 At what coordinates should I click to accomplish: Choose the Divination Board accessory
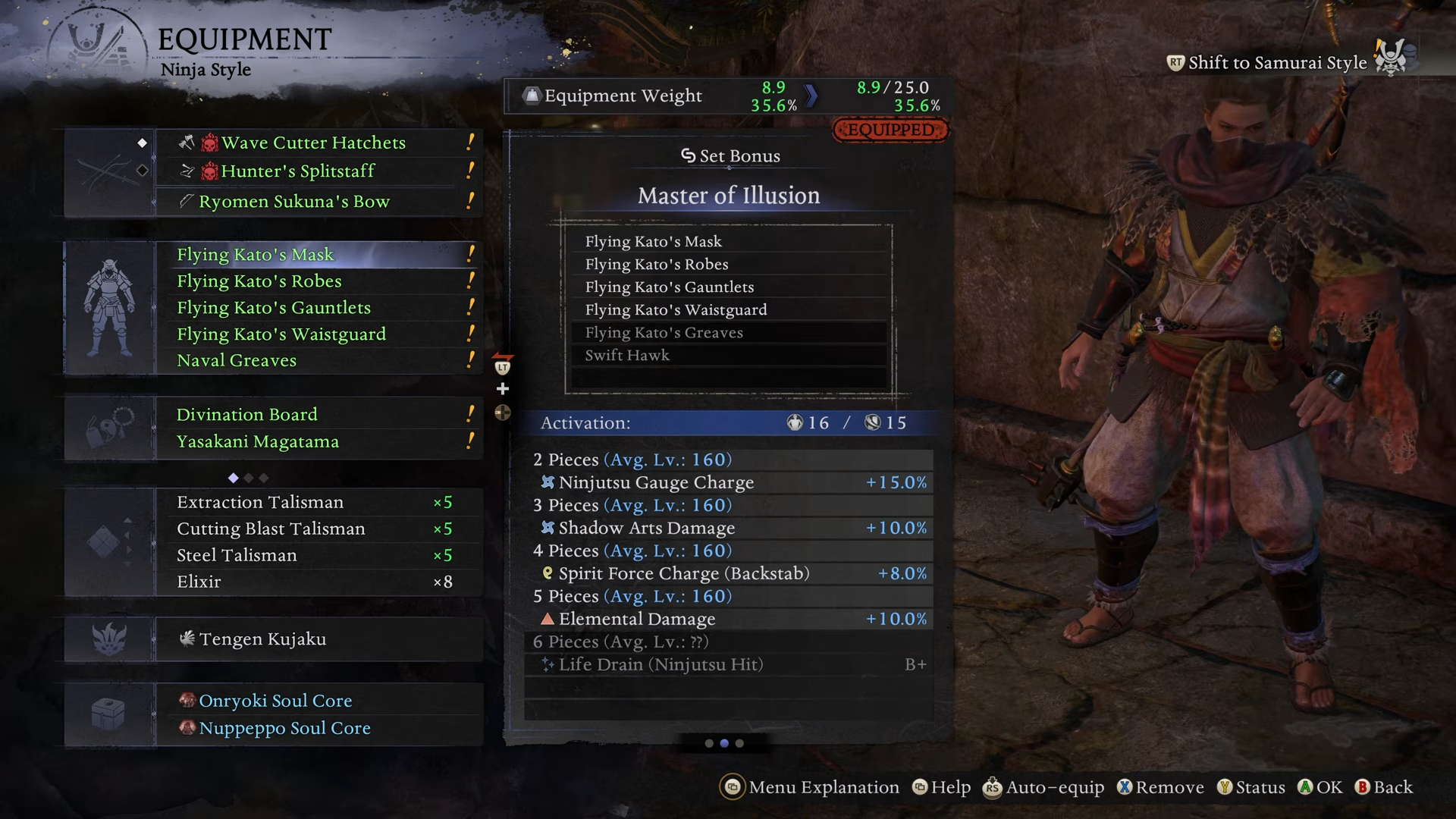(x=246, y=415)
